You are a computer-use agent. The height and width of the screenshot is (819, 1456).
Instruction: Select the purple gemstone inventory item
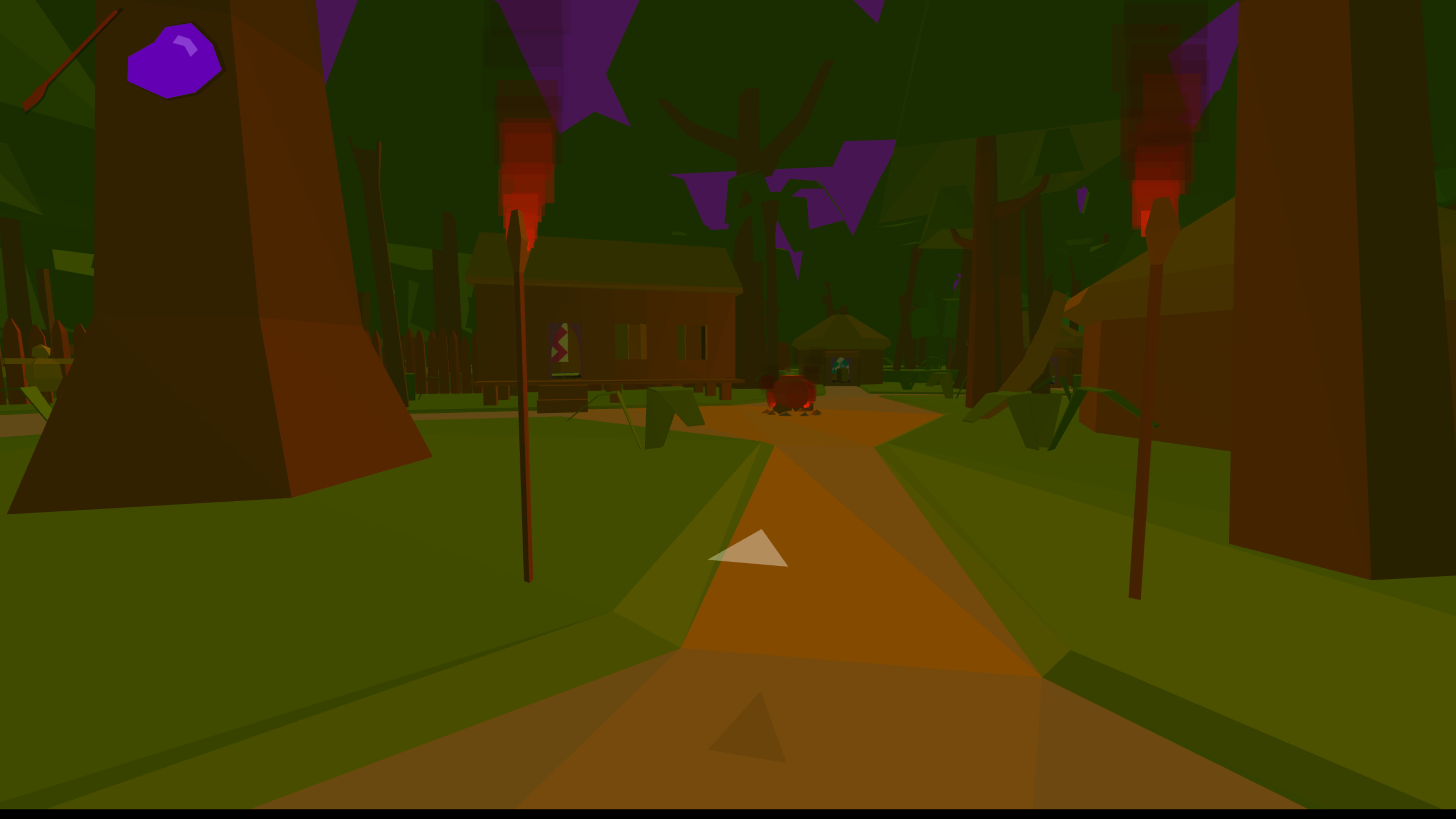174,61
